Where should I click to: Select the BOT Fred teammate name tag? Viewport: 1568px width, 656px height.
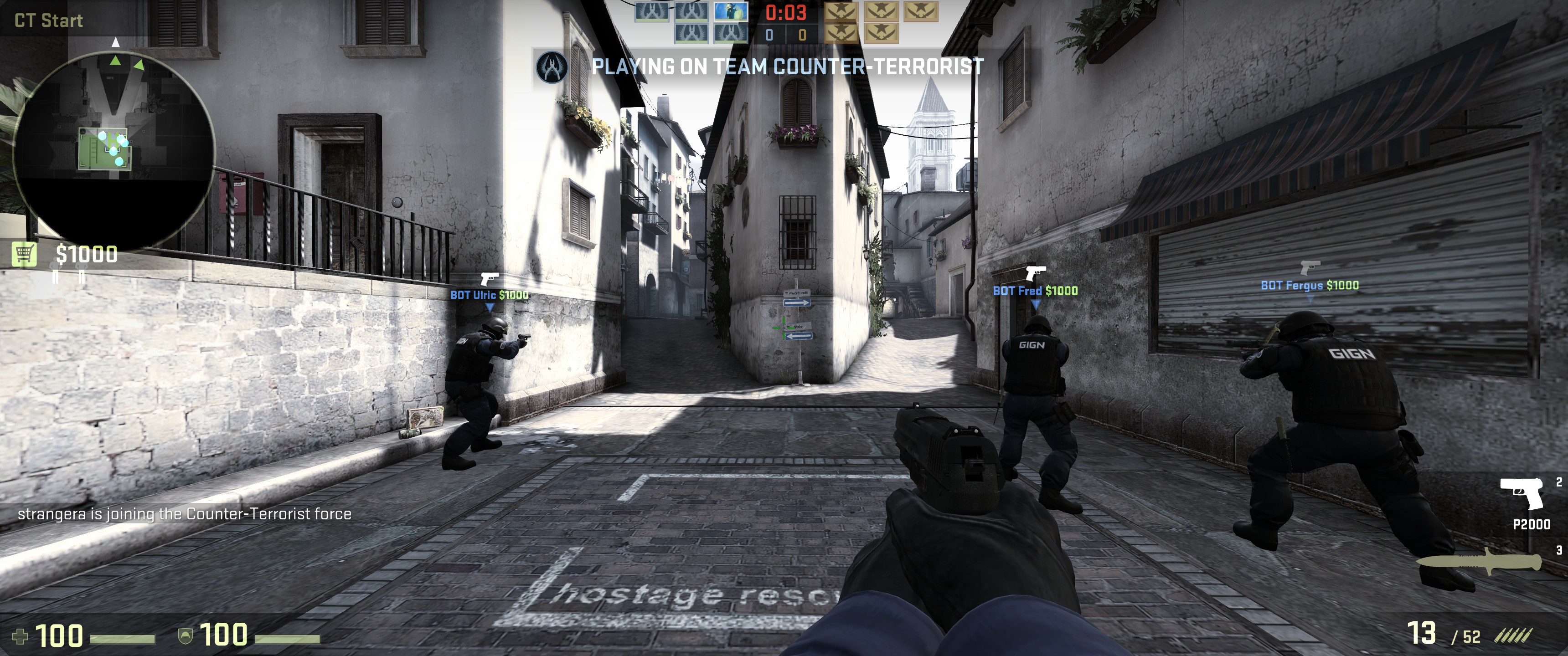[1035, 291]
